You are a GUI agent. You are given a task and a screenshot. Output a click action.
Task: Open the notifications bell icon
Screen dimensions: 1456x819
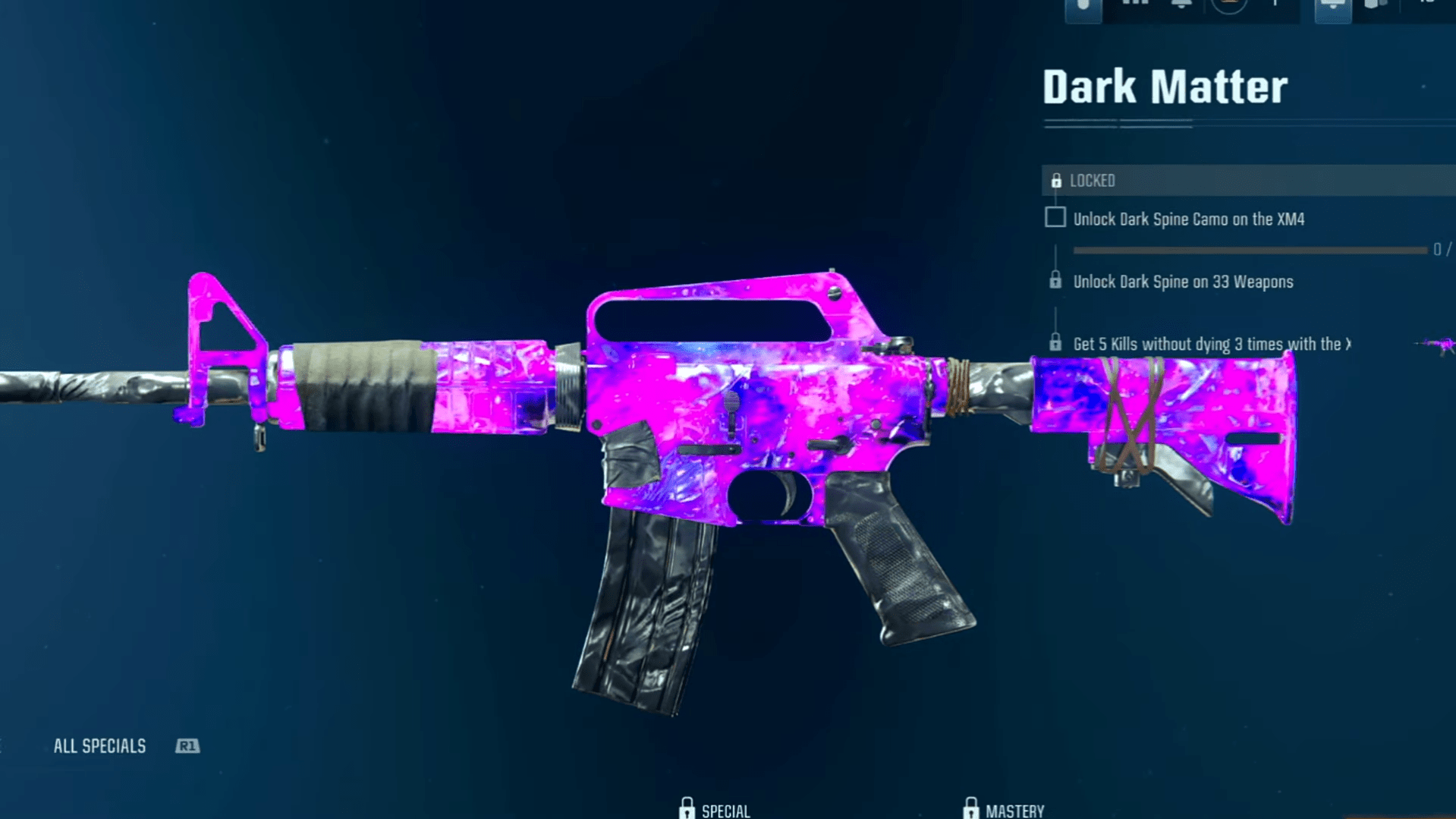(1181, 5)
